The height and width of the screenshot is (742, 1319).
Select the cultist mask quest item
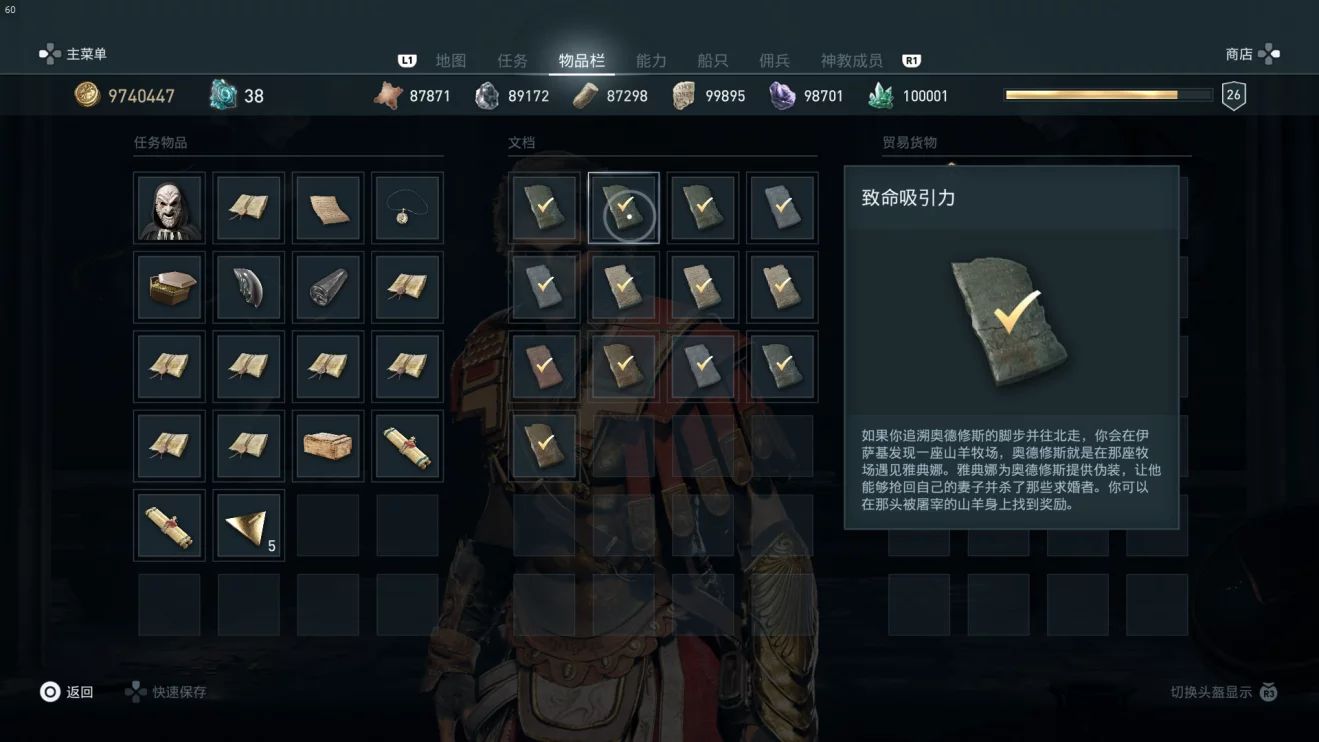point(169,208)
